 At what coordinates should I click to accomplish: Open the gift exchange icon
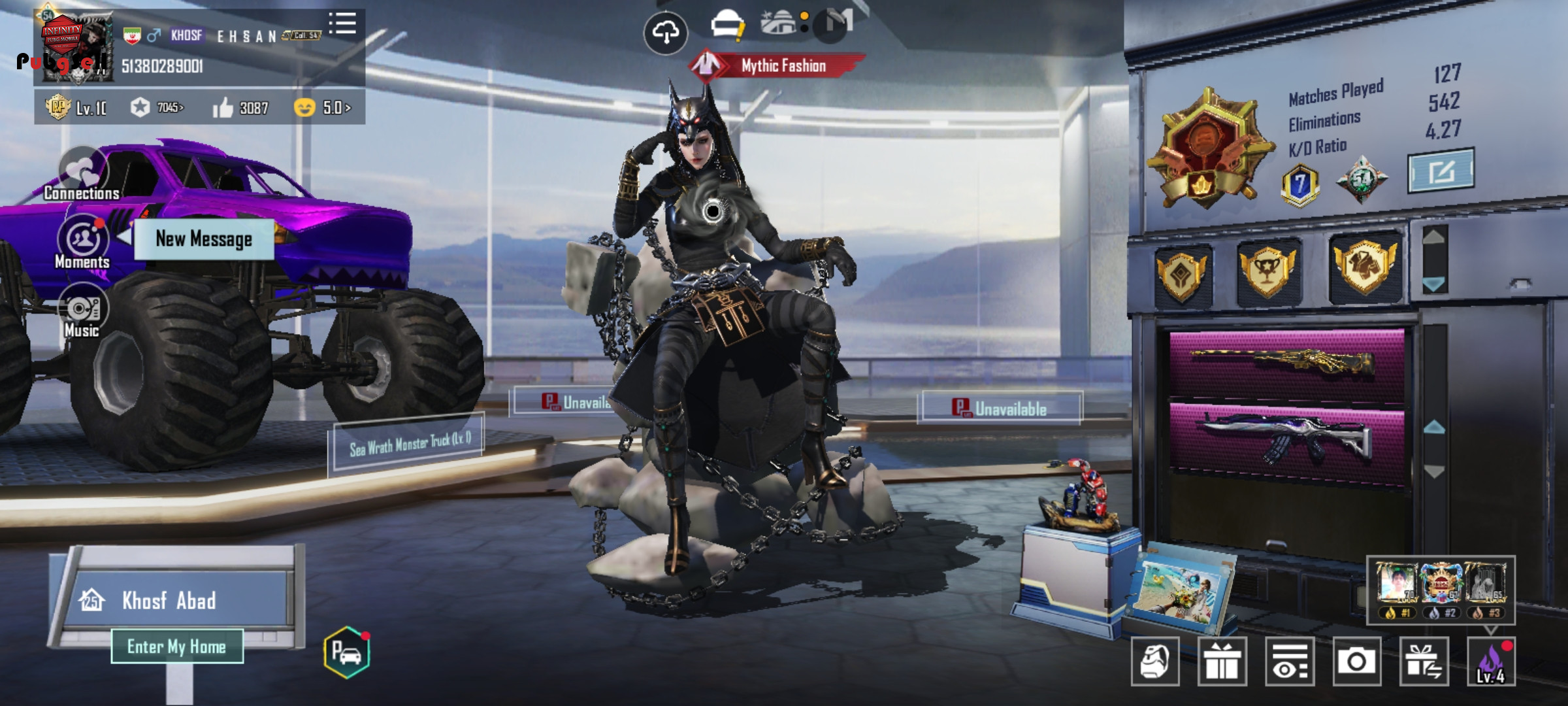click(1424, 662)
